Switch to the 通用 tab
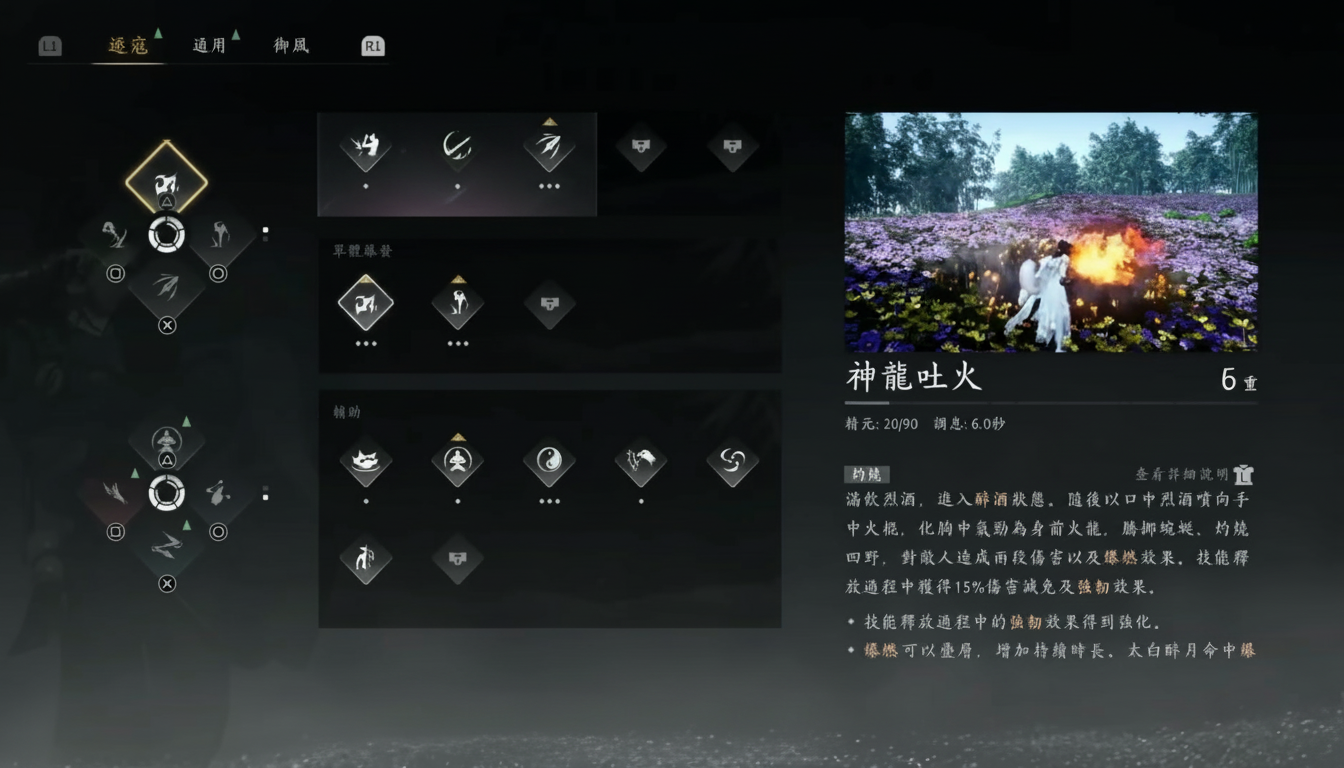Image resolution: width=1344 pixels, height=768 pixels. pos(207,45)
